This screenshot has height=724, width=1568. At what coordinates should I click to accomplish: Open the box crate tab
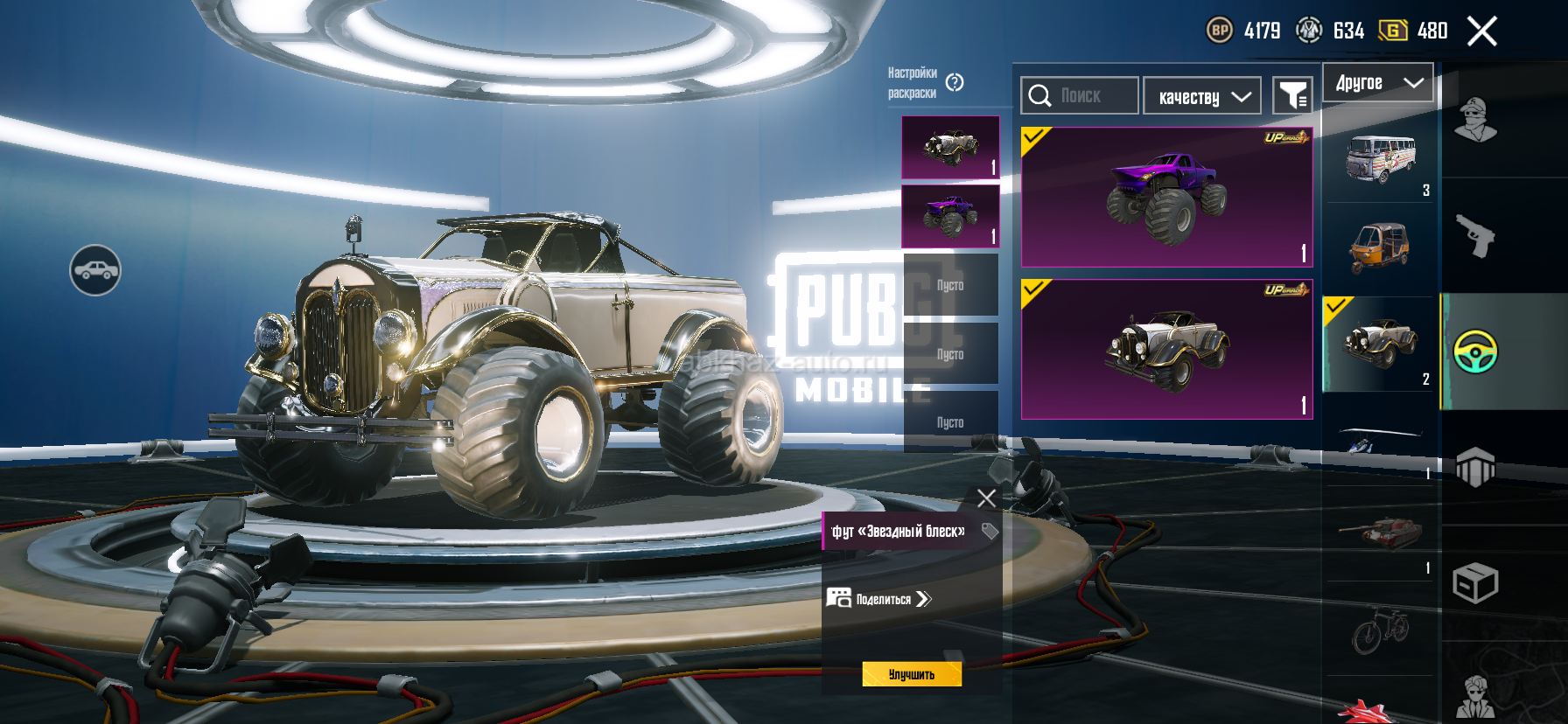tap(1476, 583)
